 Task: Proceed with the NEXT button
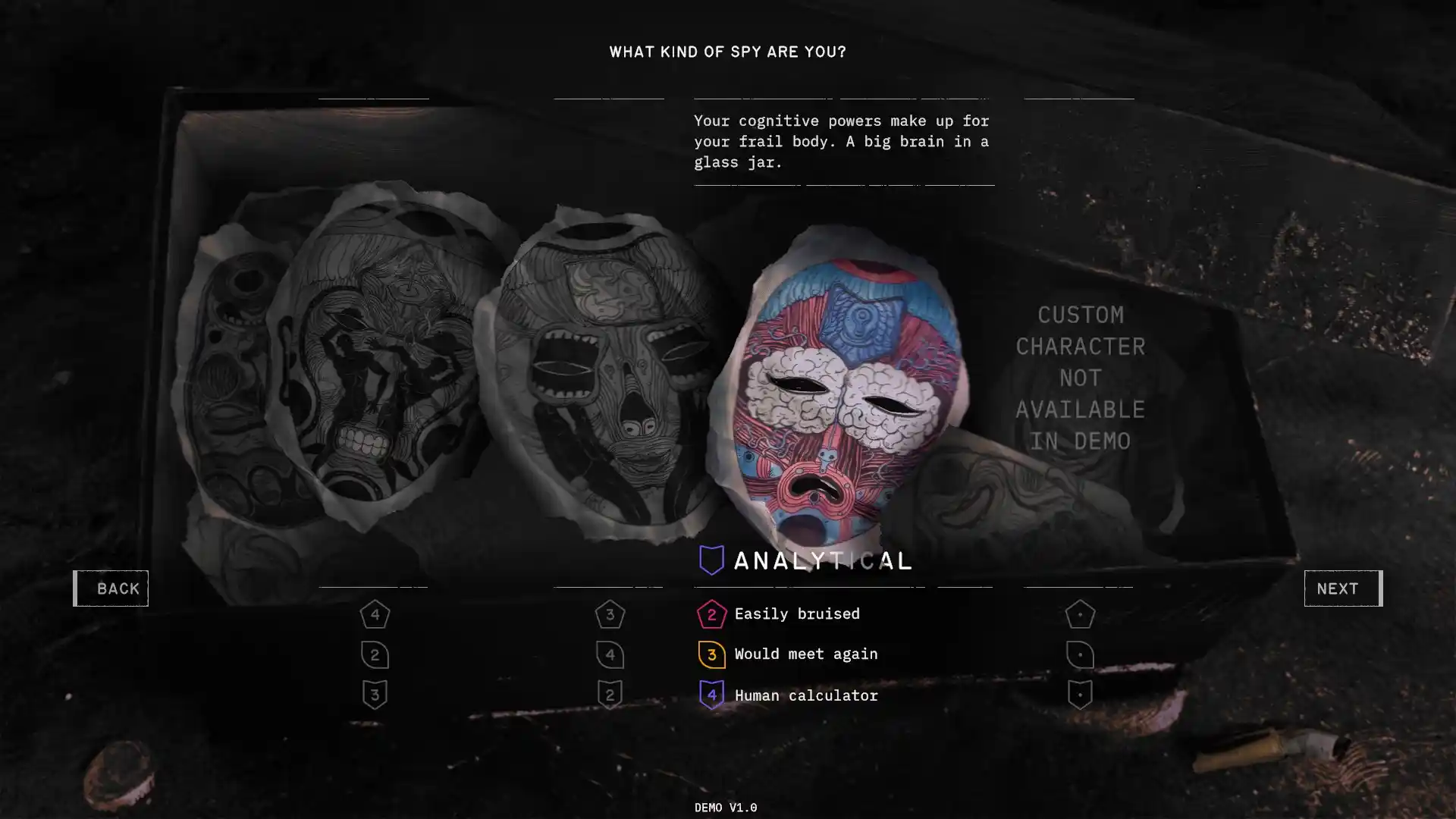tap(1343, 588)
